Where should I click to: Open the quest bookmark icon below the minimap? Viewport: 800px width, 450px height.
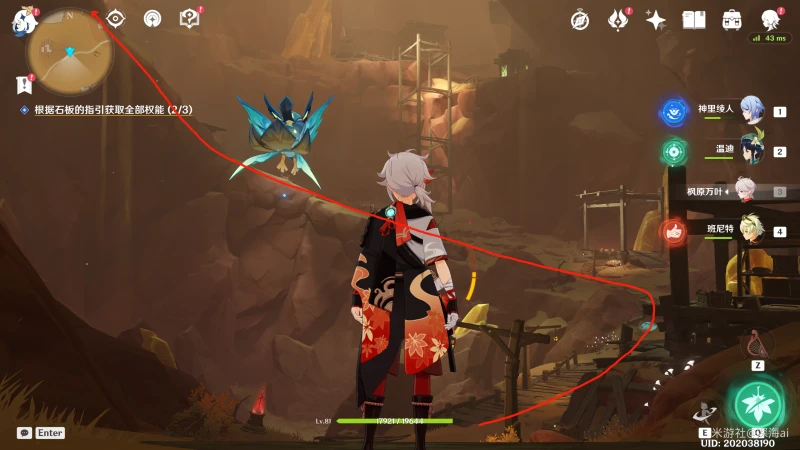click(x=22, y=86)
